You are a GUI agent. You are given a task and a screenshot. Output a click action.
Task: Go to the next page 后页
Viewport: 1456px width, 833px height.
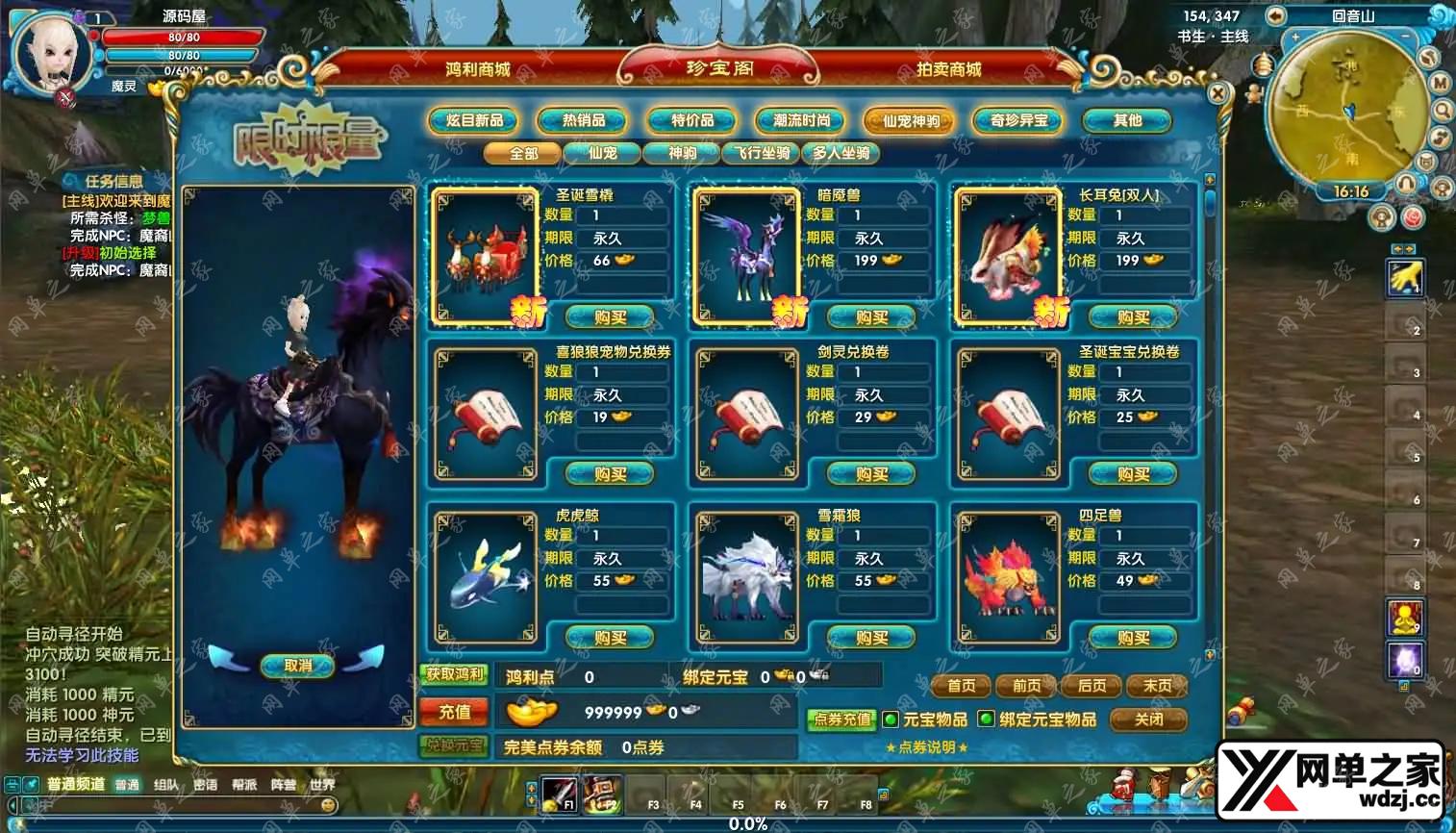coord(1092,686)
